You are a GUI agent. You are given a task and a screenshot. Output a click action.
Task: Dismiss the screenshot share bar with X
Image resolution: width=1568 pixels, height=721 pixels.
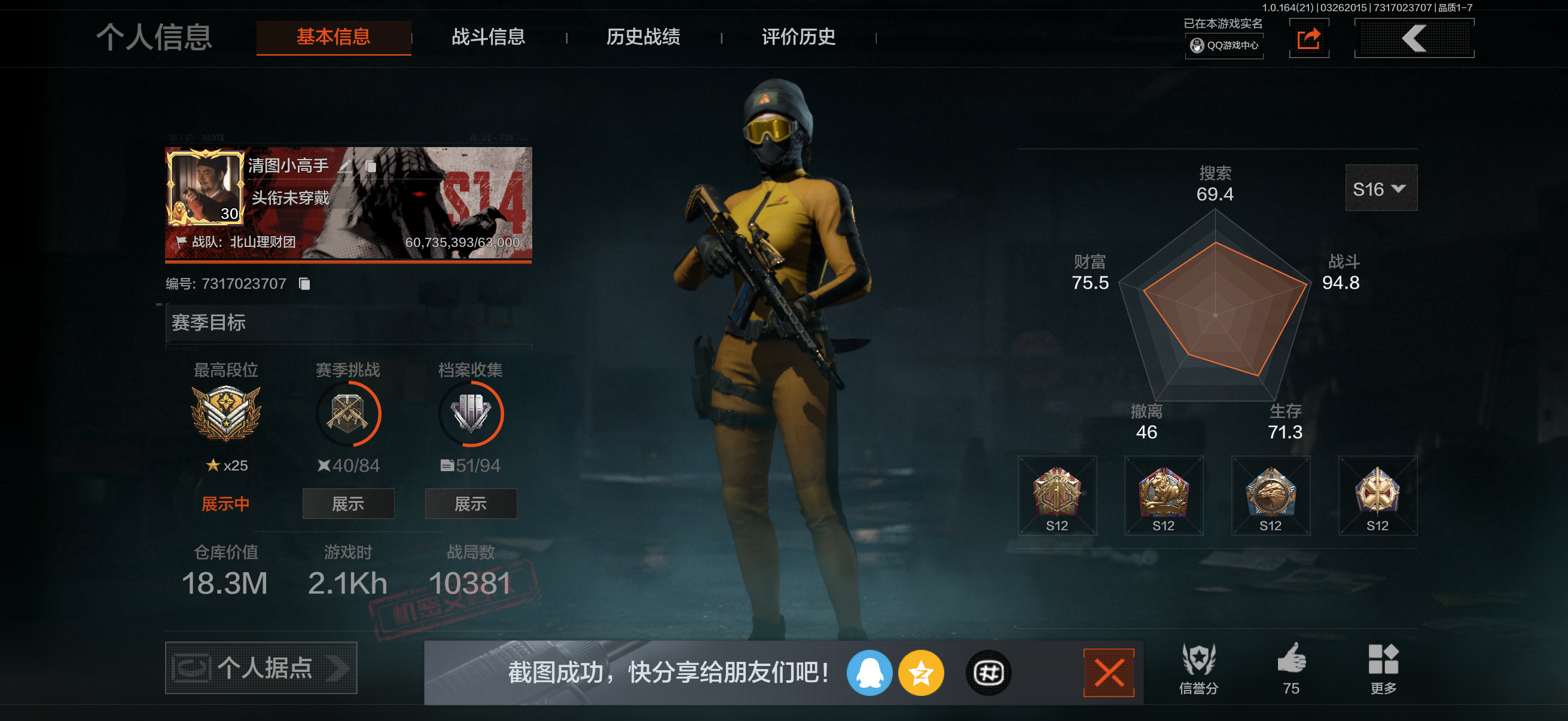point(1109,672)
